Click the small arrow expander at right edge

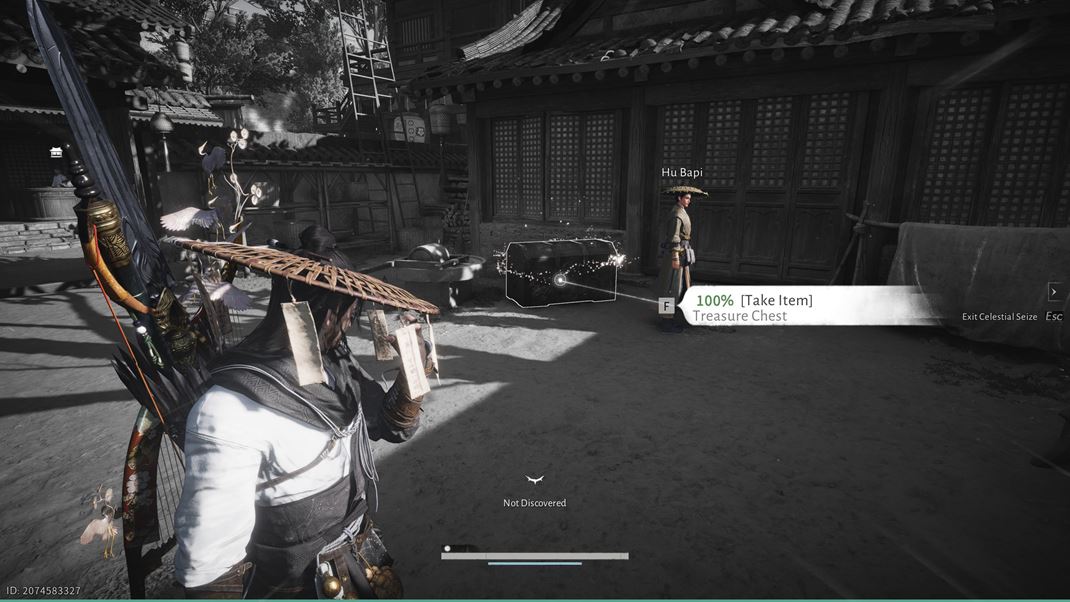tap(1053, 292)
